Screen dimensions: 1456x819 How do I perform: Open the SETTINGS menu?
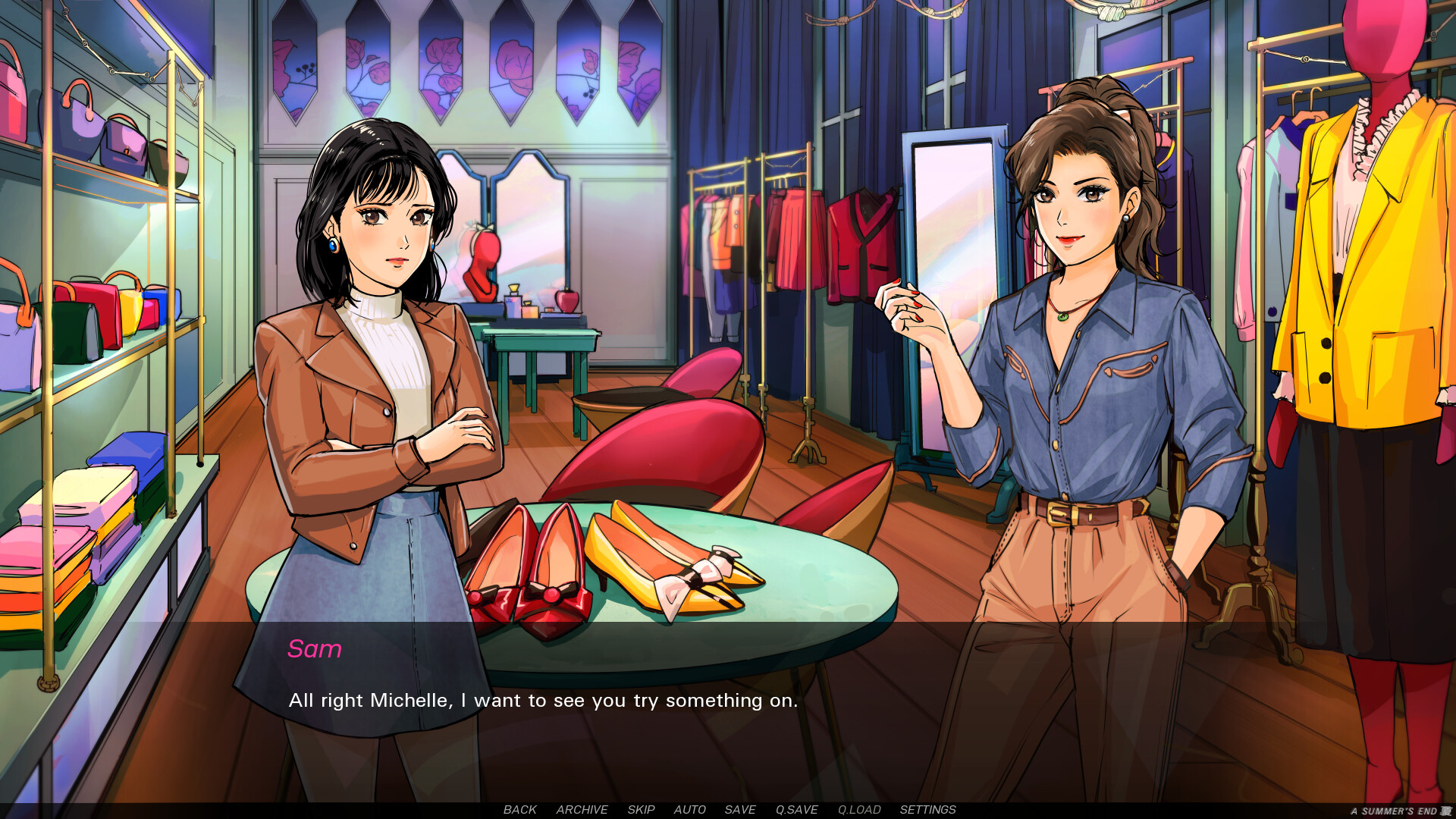927,810
